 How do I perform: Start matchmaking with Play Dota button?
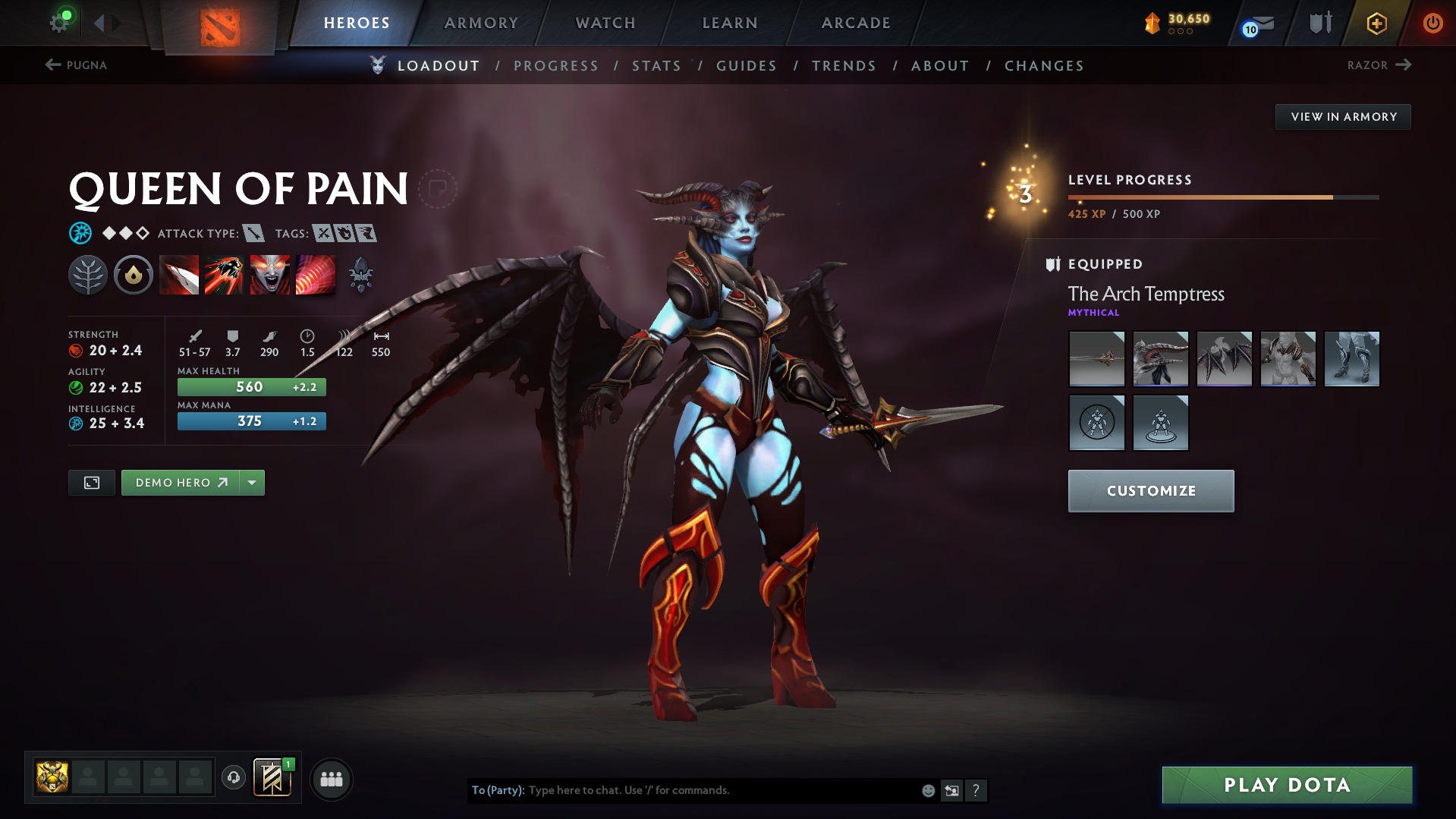1287,785
